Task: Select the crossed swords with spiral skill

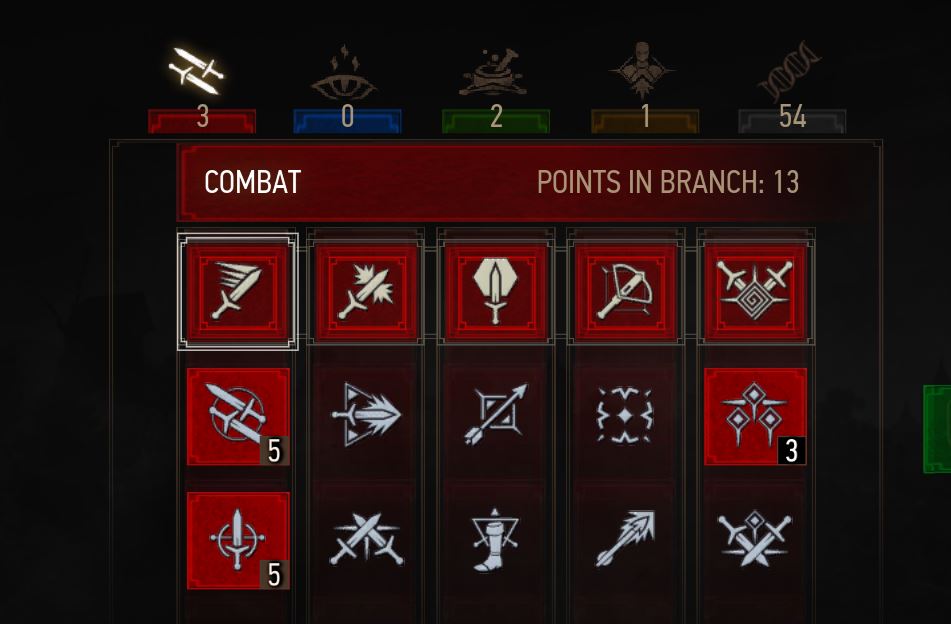Action: point(756,291)
